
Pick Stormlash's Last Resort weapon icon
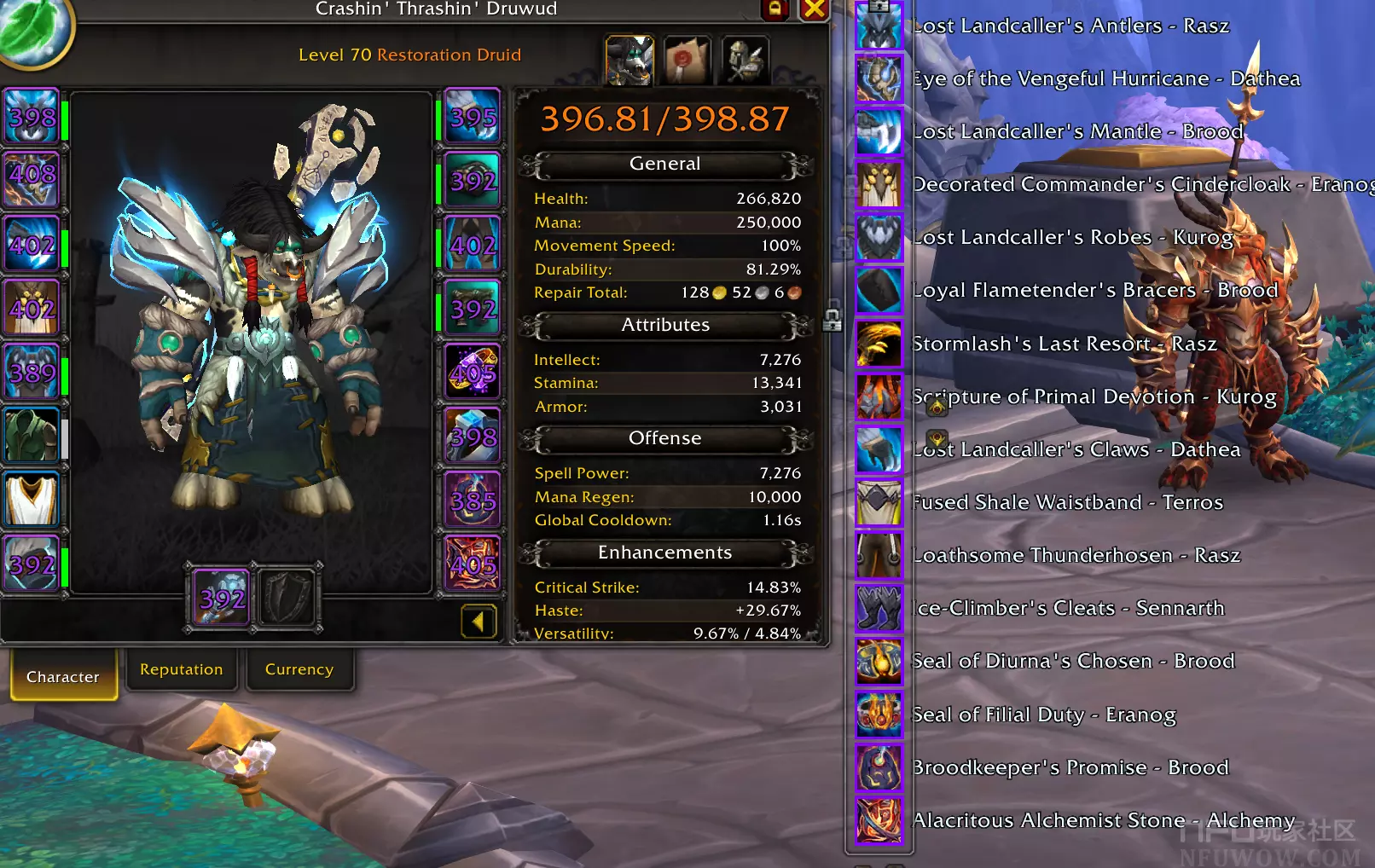[879, 344]
